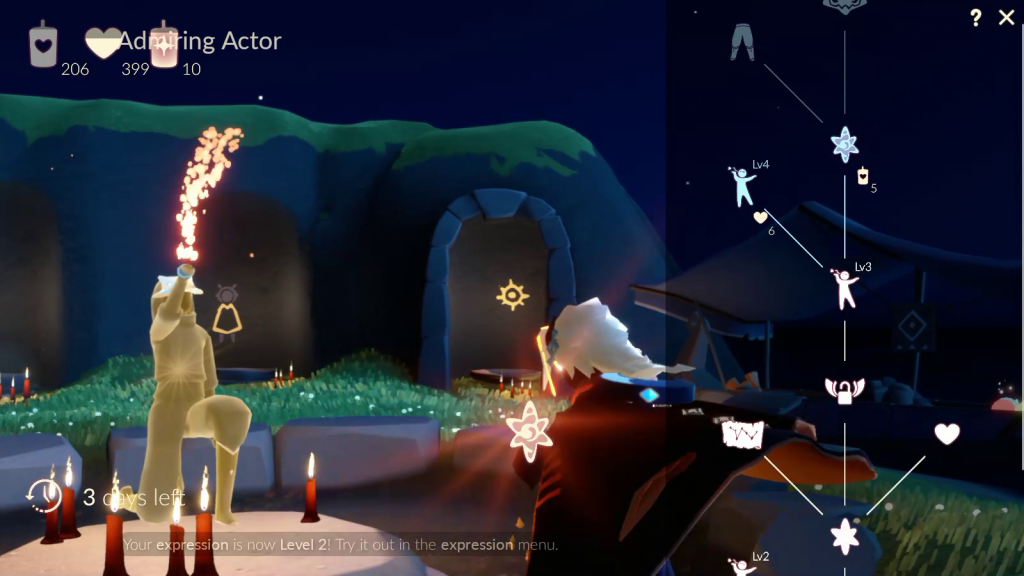Select the locked wing buff node

click(844, 390)
